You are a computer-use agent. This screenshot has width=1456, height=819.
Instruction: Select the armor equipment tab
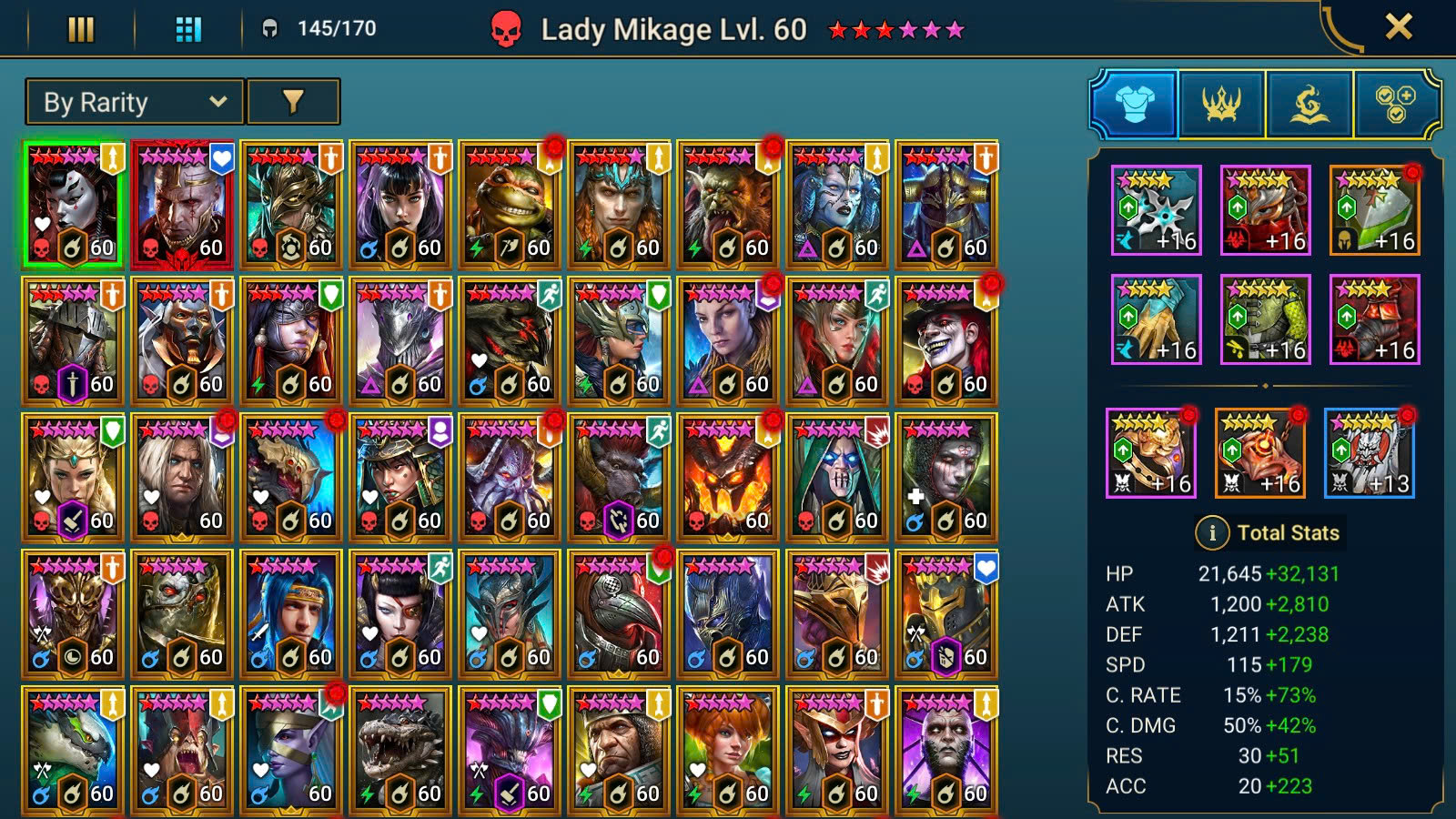pyautogui.click(x=1134, y=105)
